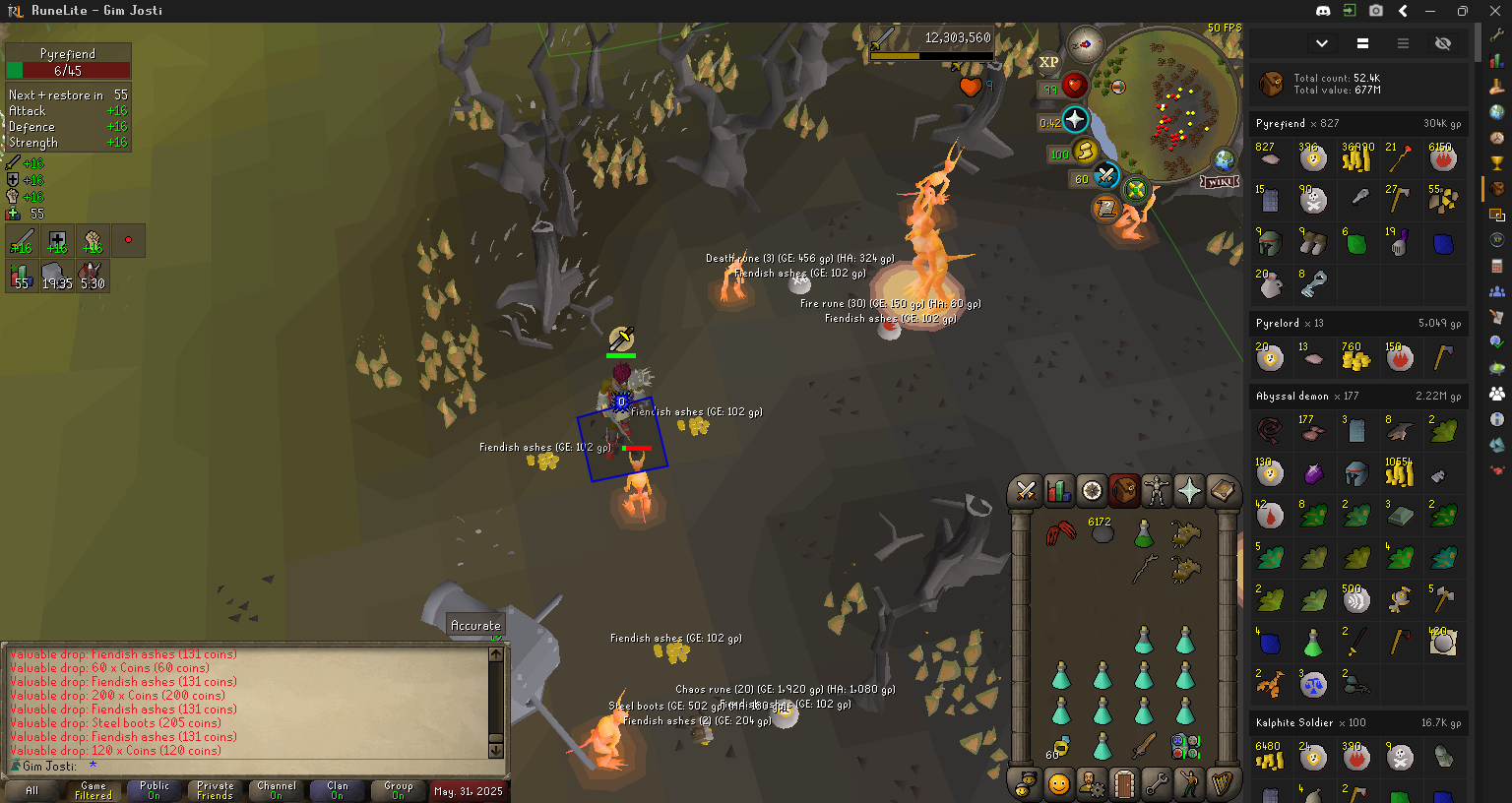The image size is (1512, 803).
Task: Select the rune pouch in inventory
Action: tap(1184, 747)
